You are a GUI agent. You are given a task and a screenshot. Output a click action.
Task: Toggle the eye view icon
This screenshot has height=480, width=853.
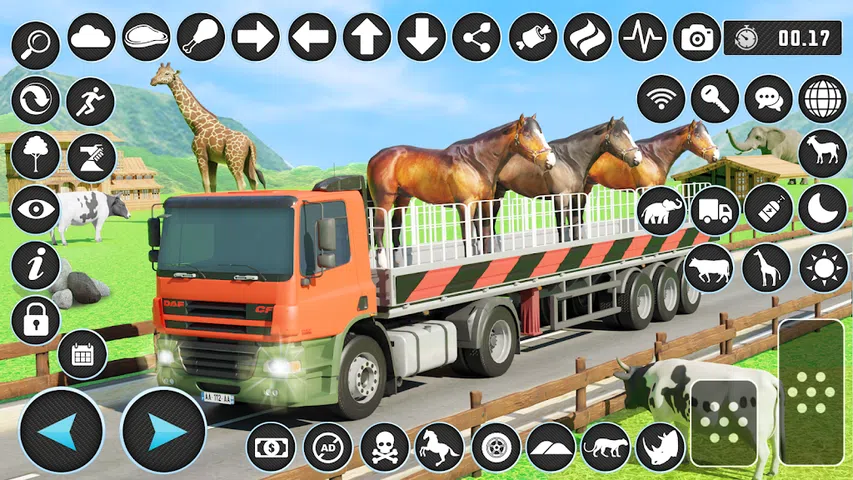point(37,209)
